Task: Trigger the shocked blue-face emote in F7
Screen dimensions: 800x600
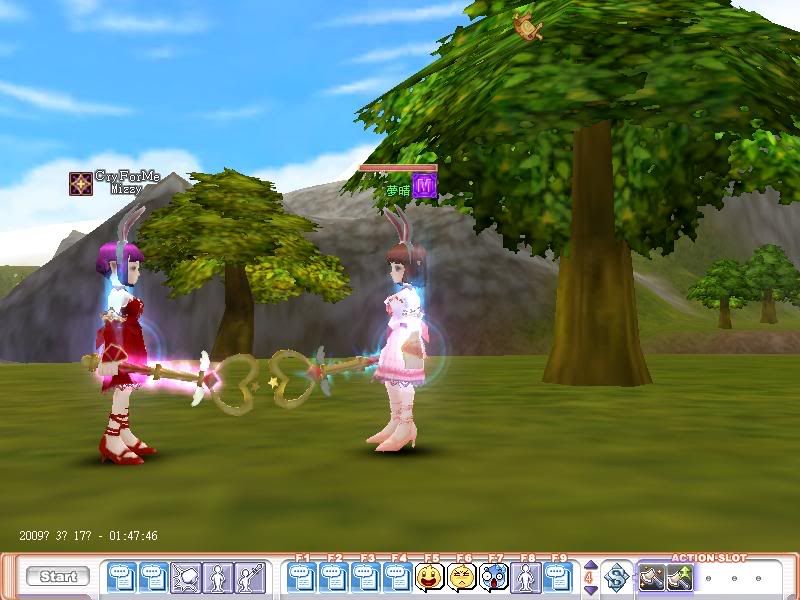Action: [x=494, y=577]
